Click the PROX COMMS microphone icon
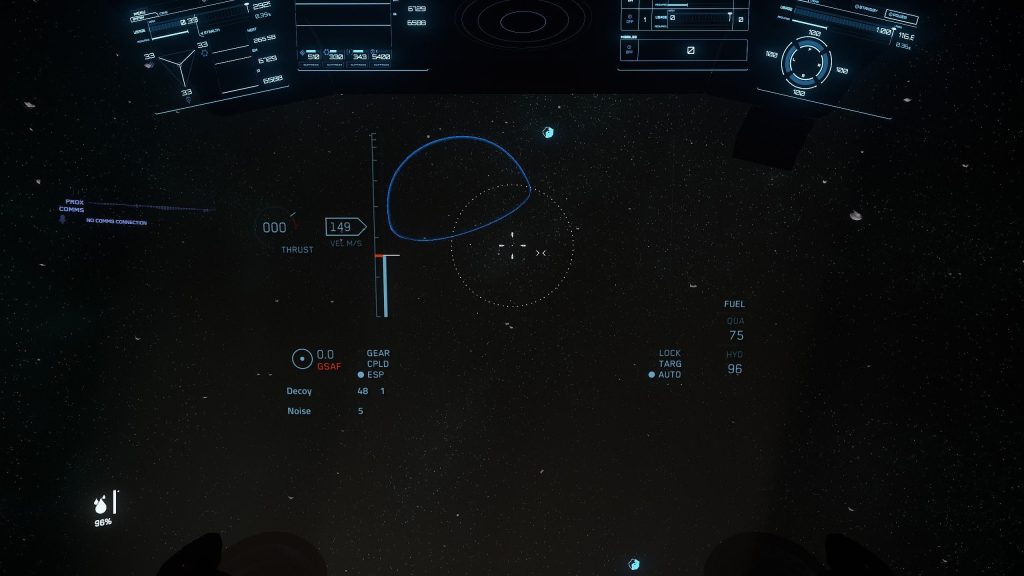This screenshot has height=576, width=1024. 62,219
